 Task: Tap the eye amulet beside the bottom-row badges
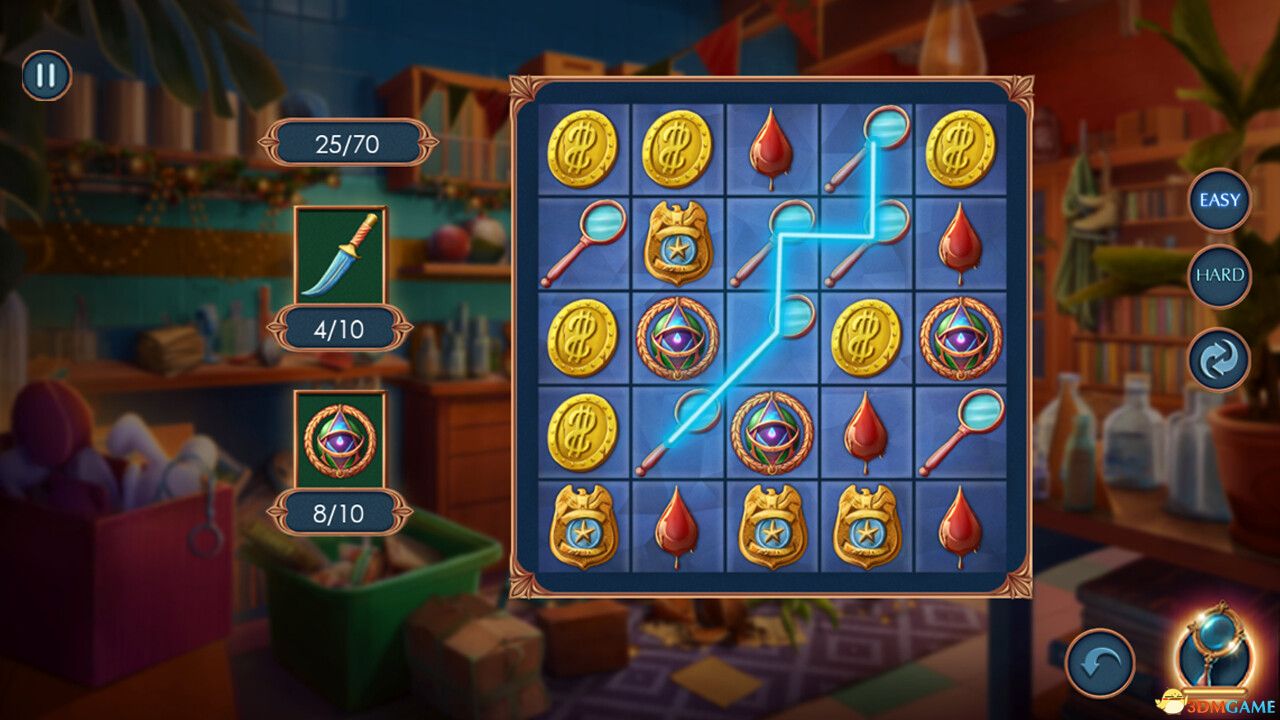(x=771, y=432)
